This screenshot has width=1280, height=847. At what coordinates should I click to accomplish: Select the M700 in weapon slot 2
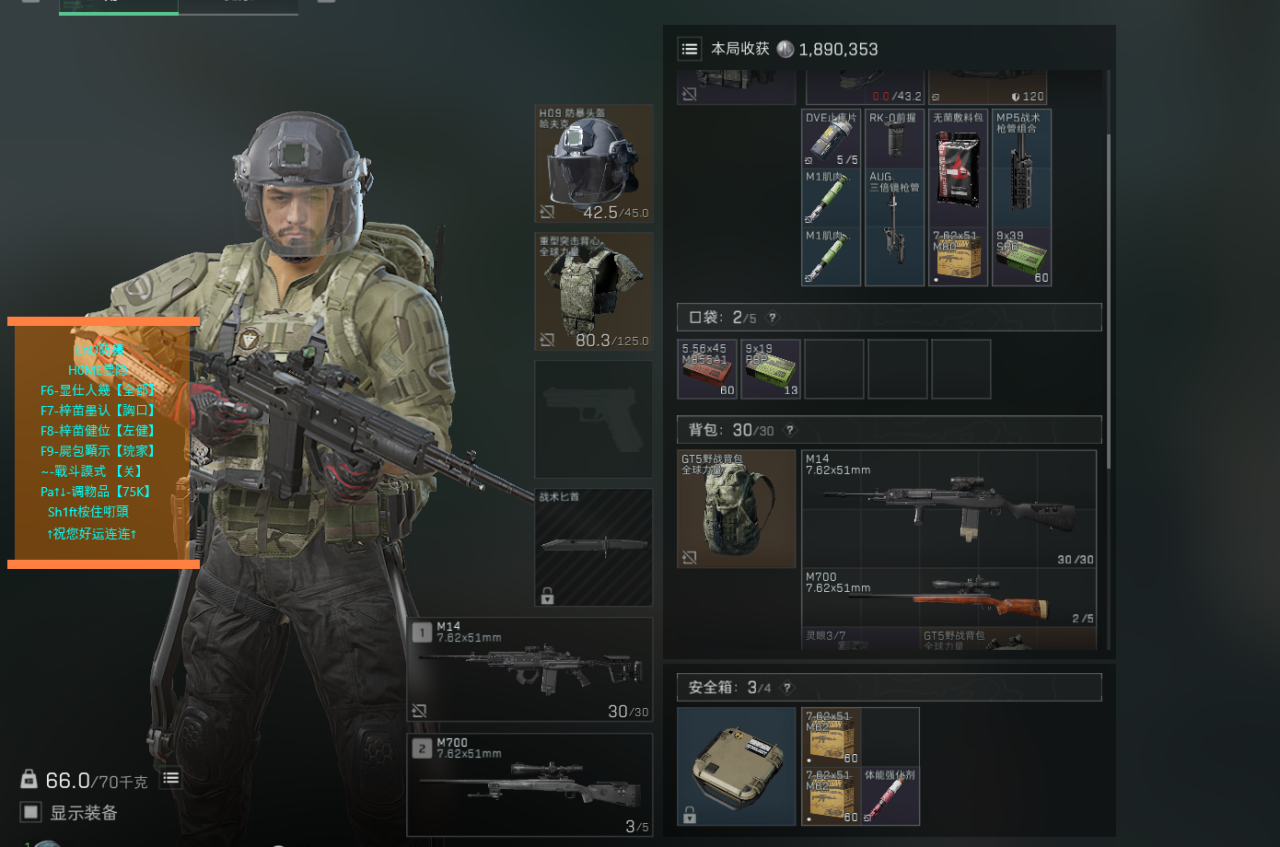(530, 784)
